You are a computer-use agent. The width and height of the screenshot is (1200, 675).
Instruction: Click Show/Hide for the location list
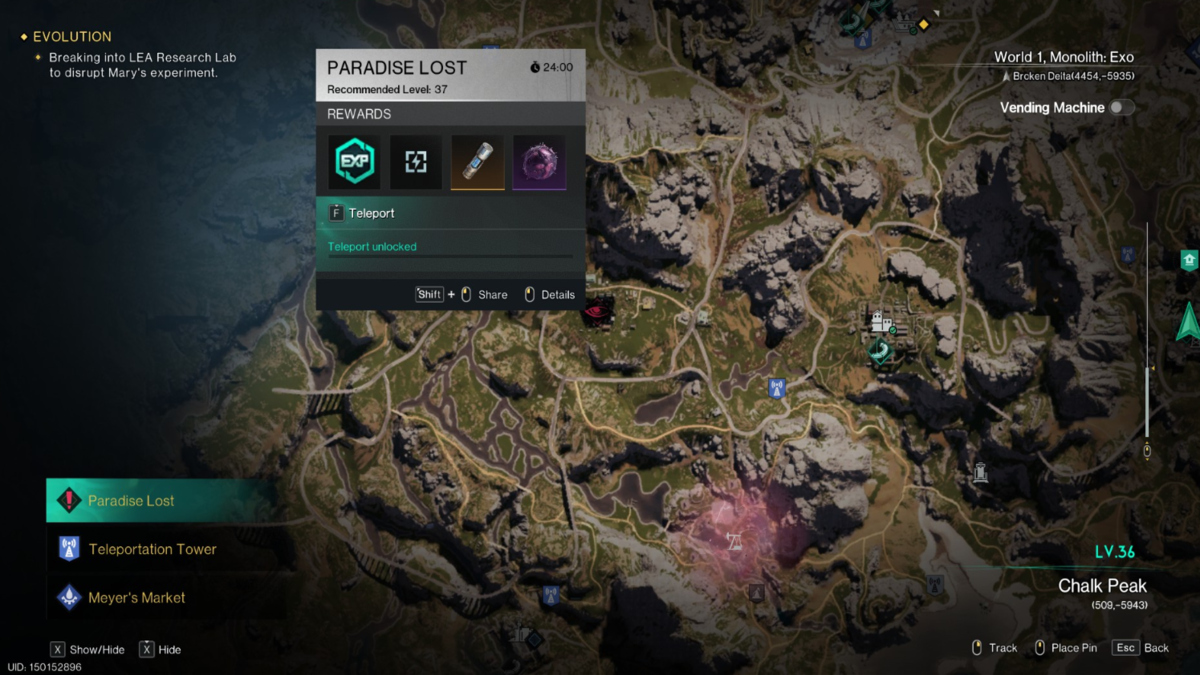click(x=88, y=649)
